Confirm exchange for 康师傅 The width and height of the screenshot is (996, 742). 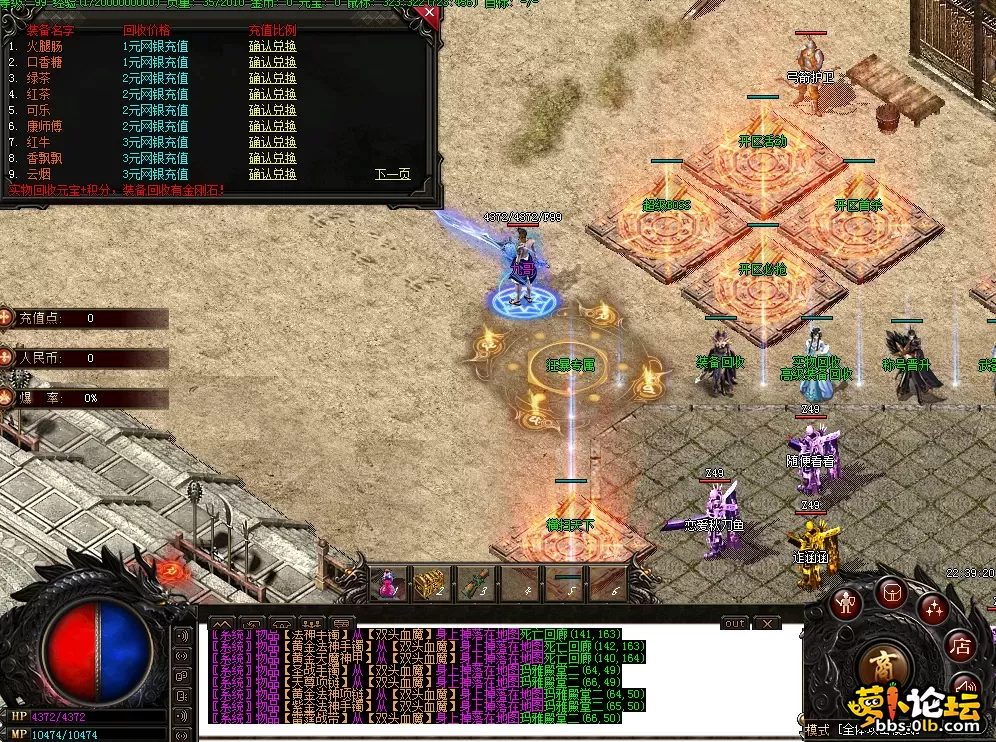point(272,126)
